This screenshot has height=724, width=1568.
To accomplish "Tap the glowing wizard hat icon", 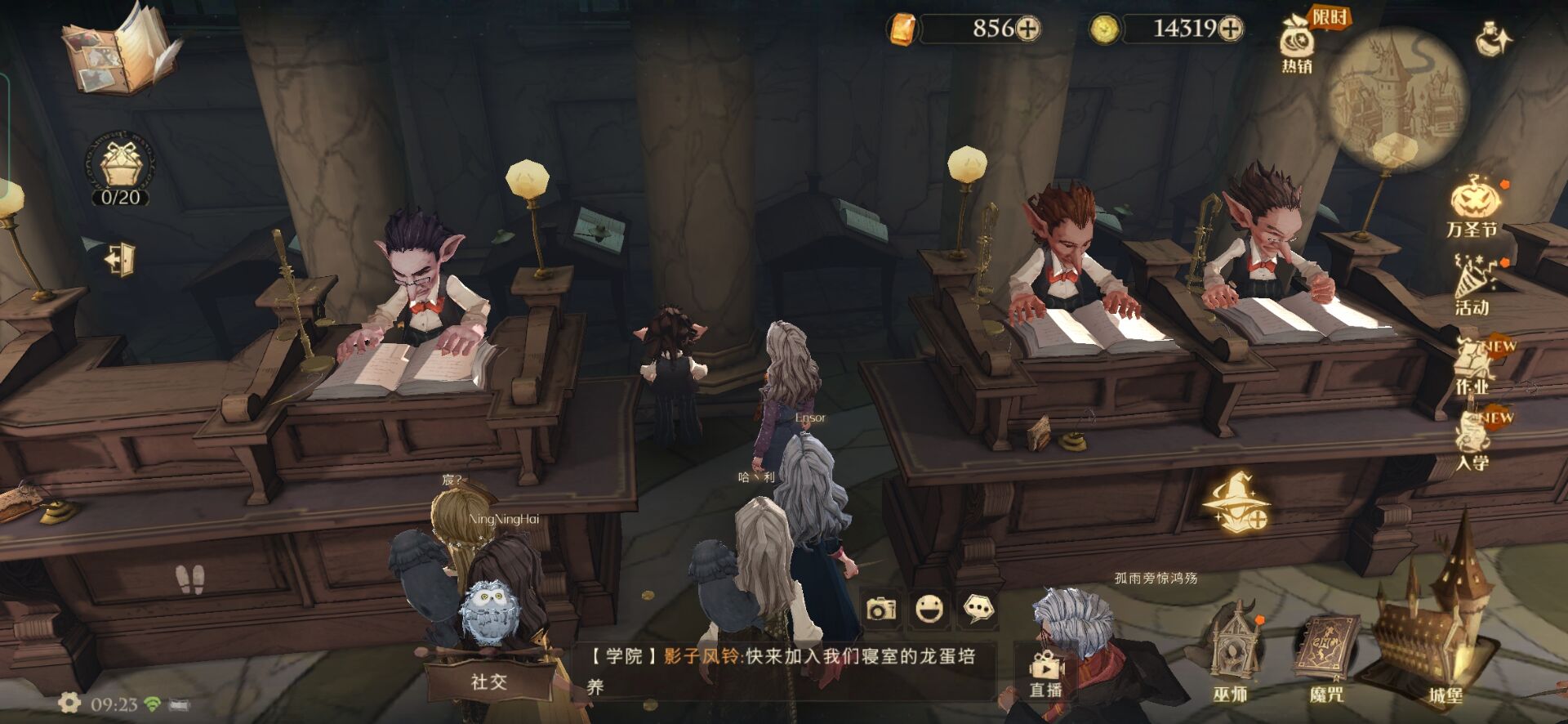I will [x=1237, y=500].
